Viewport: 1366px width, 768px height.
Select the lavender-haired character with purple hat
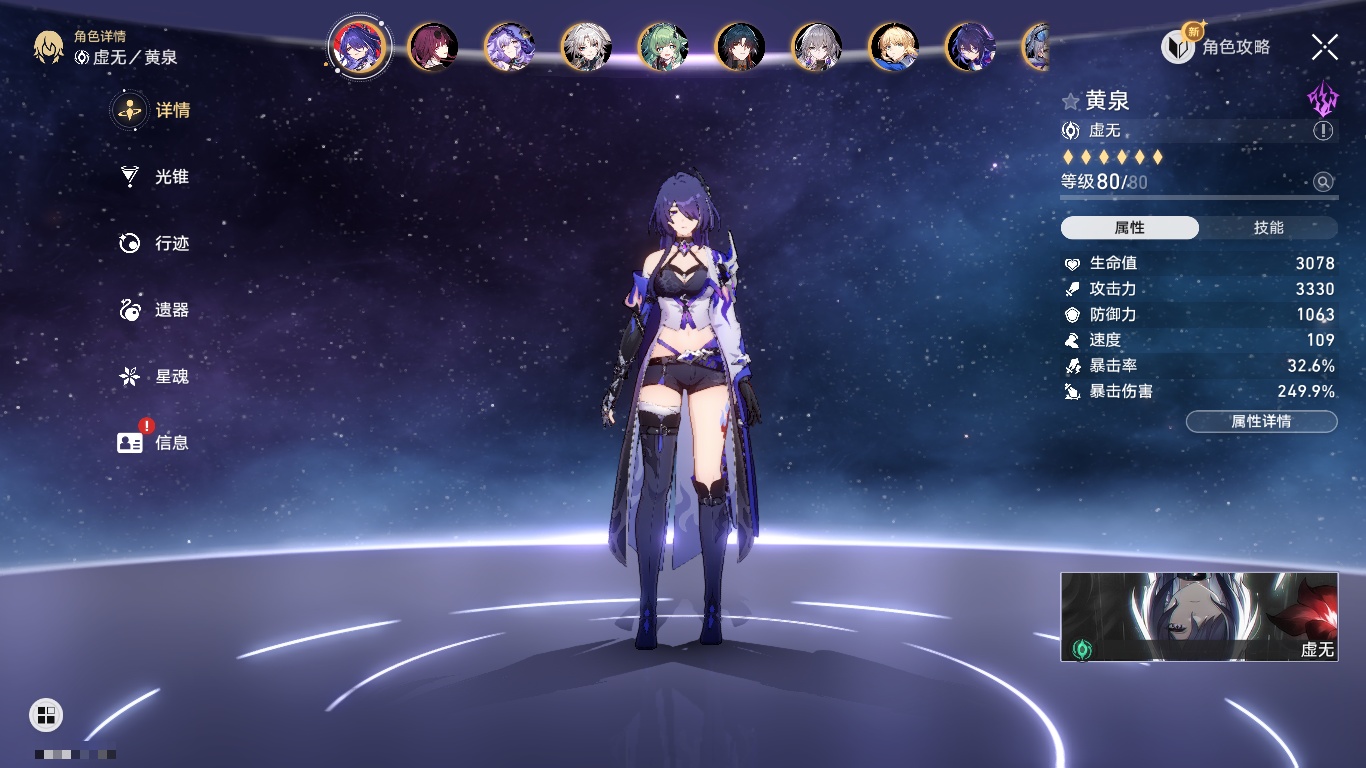[509, 47]
